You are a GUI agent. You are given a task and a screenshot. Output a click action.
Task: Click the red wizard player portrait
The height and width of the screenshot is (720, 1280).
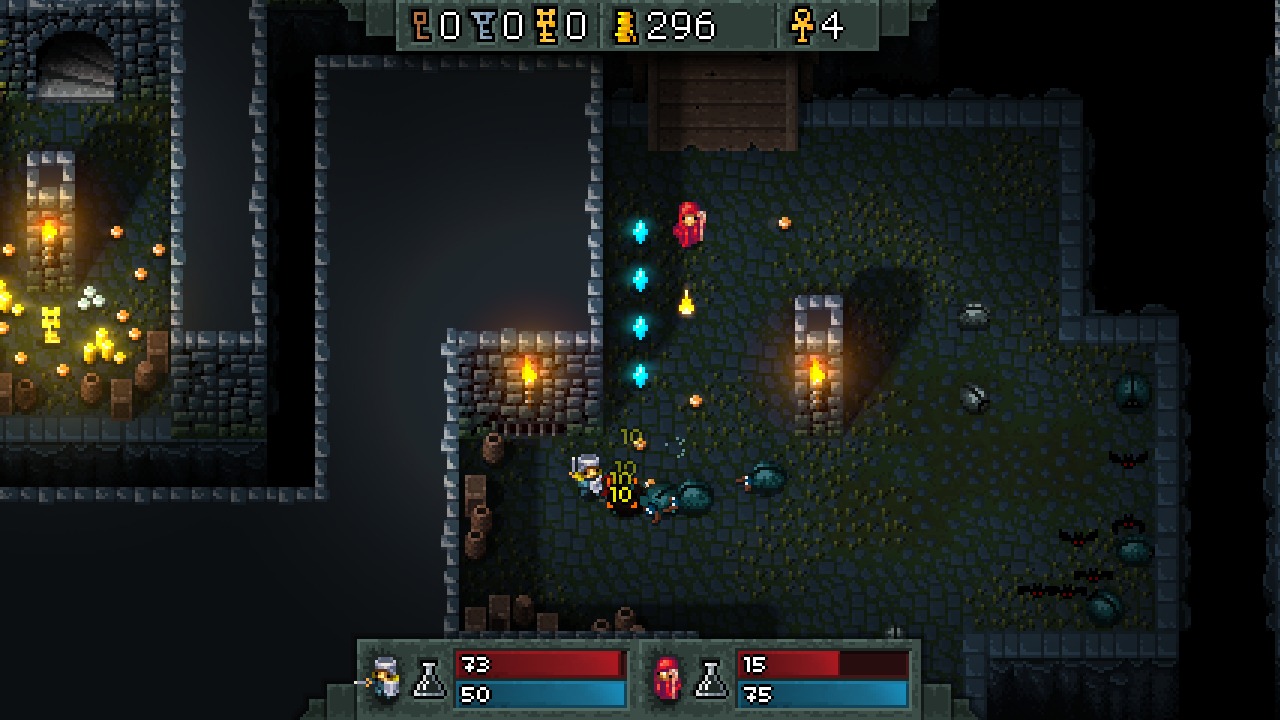(x=667, y=679)
